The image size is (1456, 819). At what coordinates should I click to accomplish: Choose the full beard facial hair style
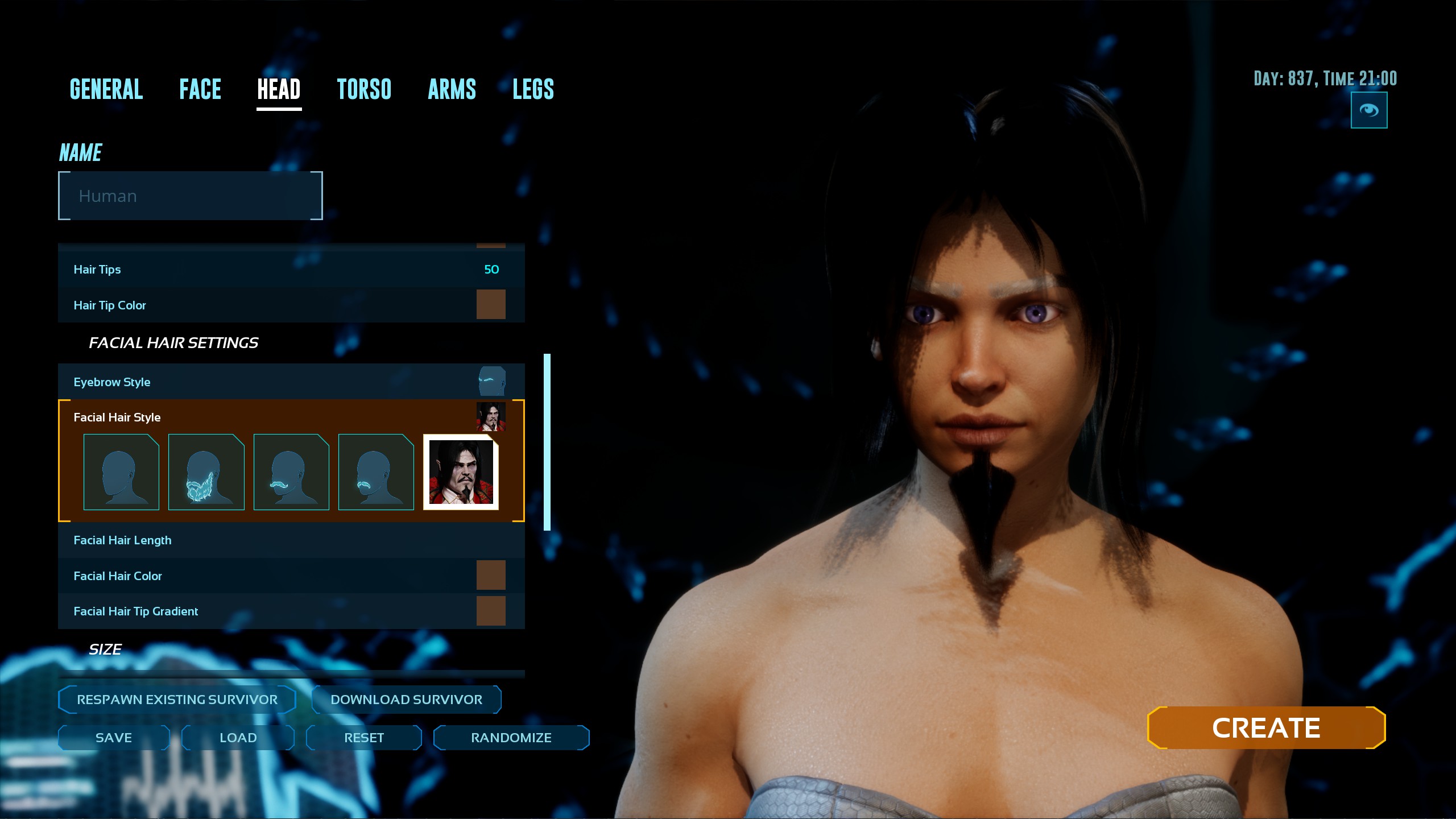pos(206,472)
